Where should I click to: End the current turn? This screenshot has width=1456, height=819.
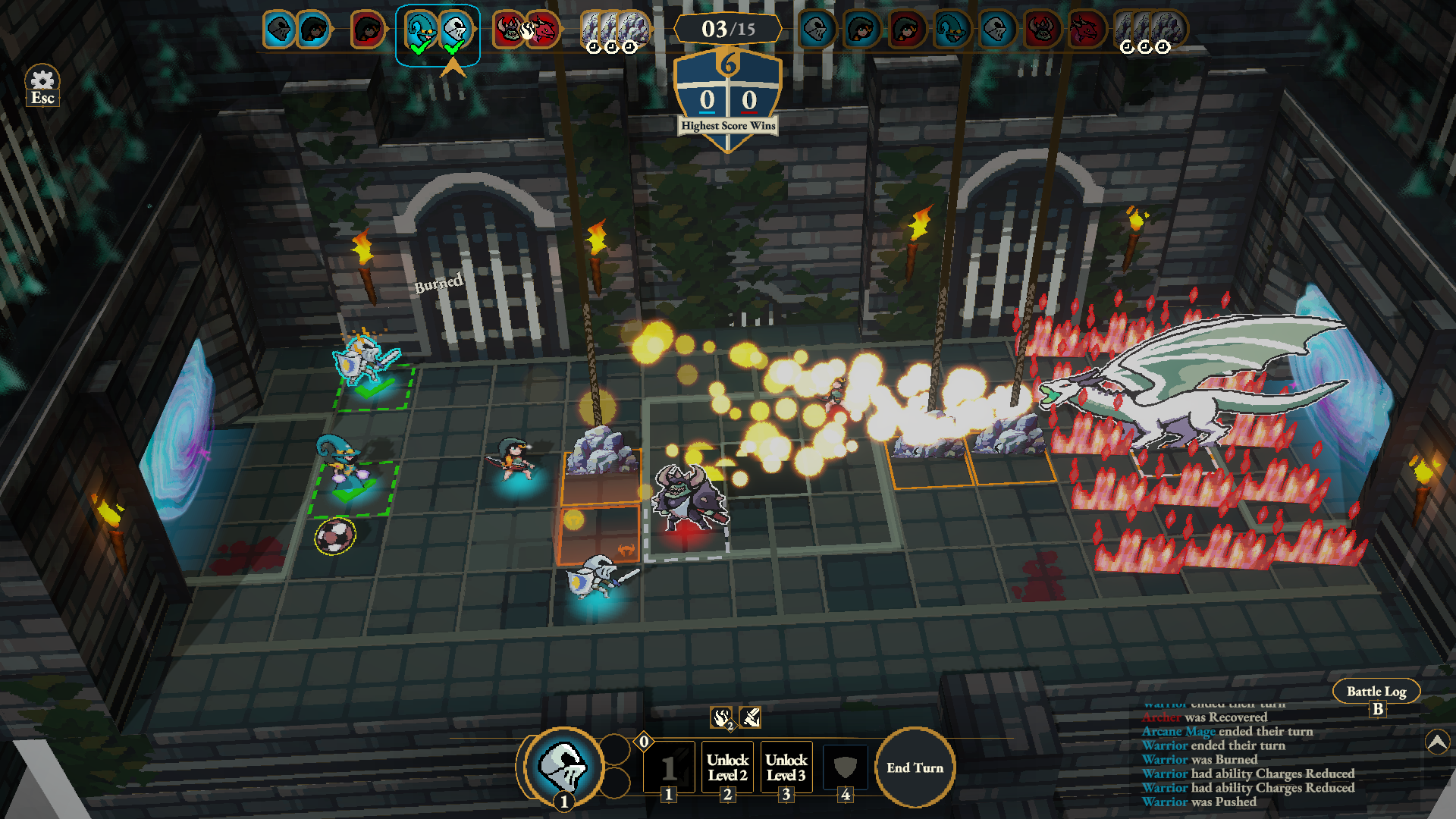pyautogui.click(x=915, y=767)
